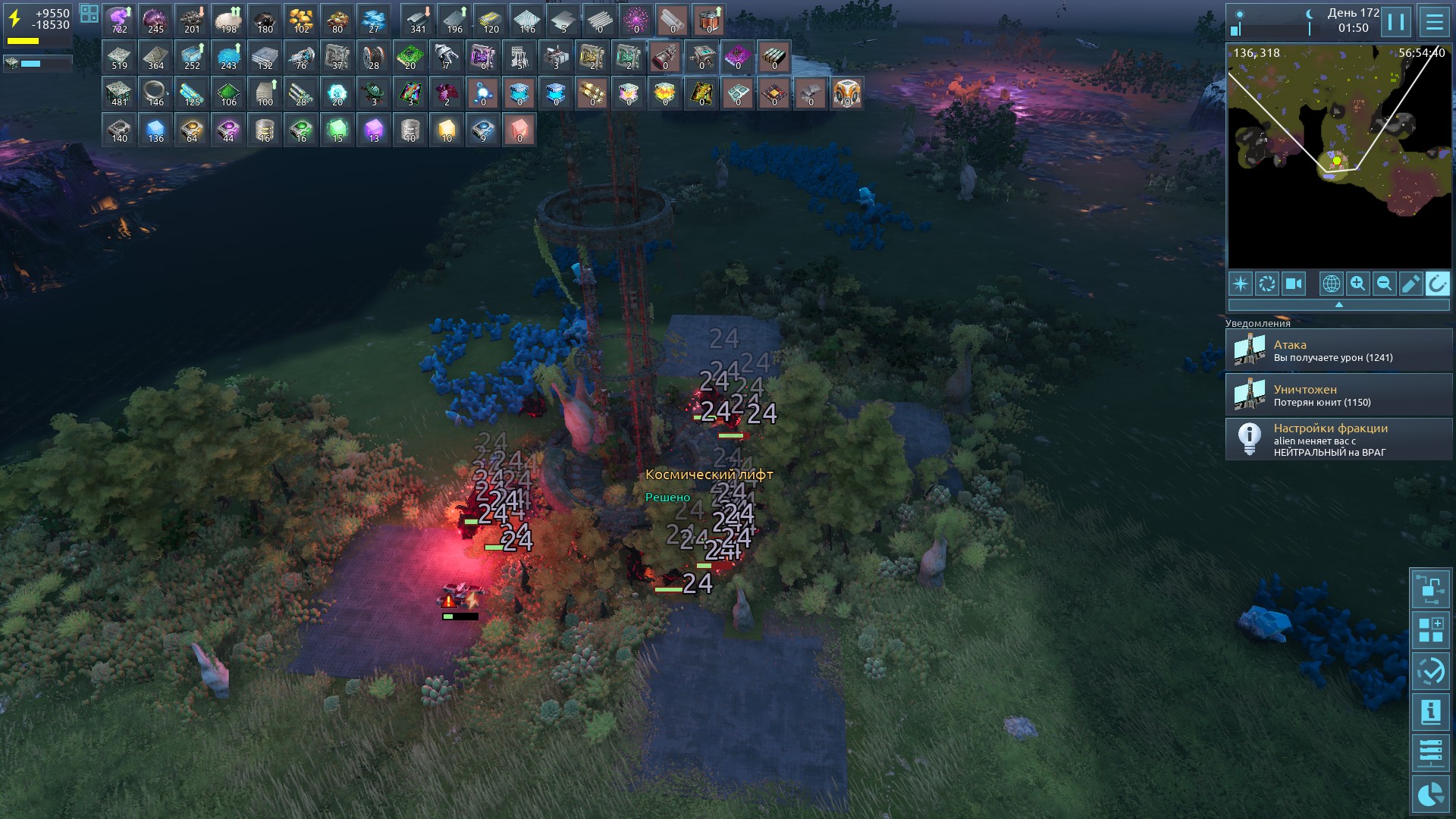Toggle the camera button under the minimap
The image size is (1456, 819).
[x=1293, y=284]
